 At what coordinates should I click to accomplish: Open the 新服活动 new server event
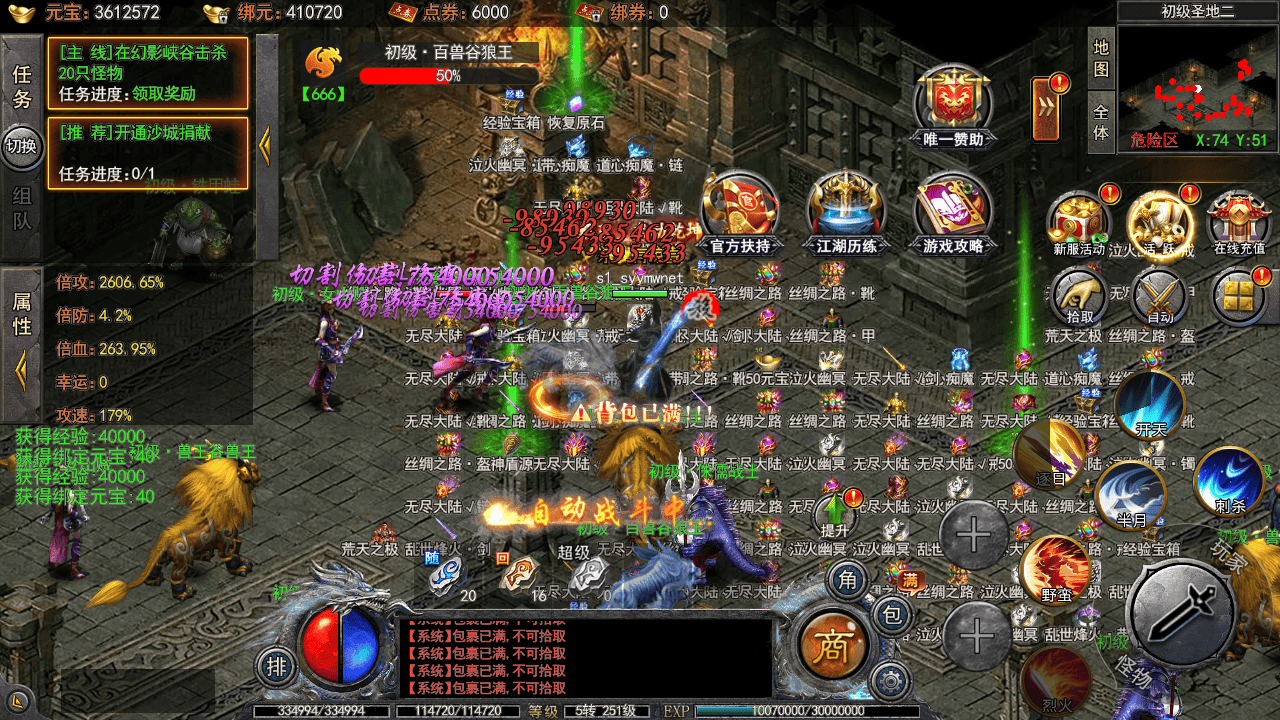click(1079, 218)
